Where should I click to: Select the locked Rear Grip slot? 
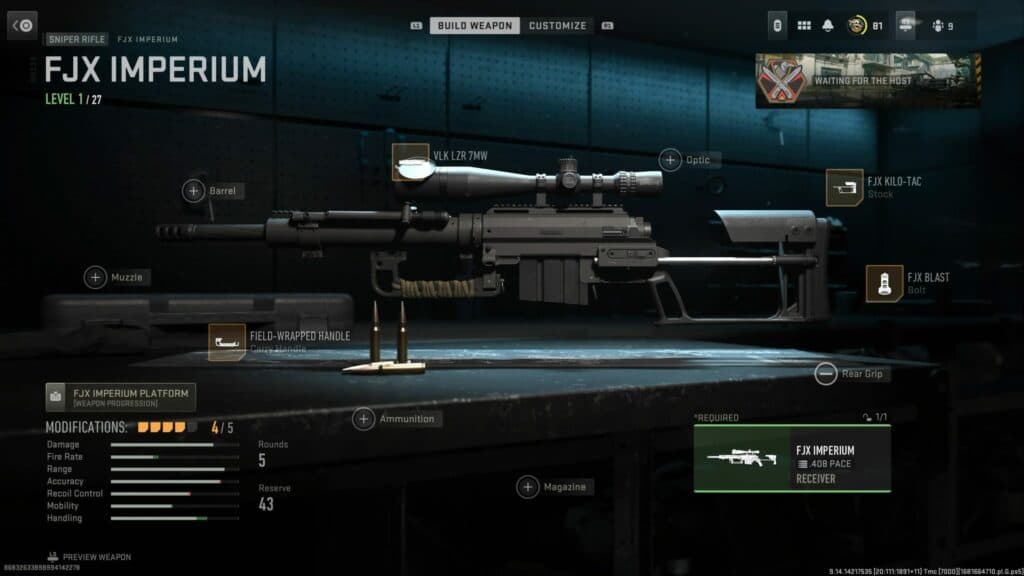[826, 374]
